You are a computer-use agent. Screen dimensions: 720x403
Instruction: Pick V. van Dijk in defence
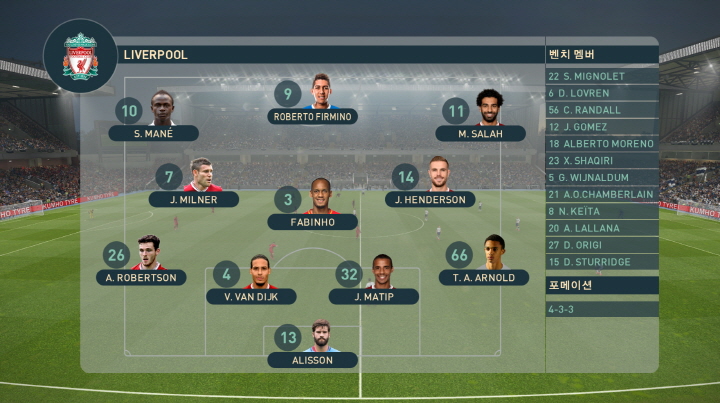point(251,296)
